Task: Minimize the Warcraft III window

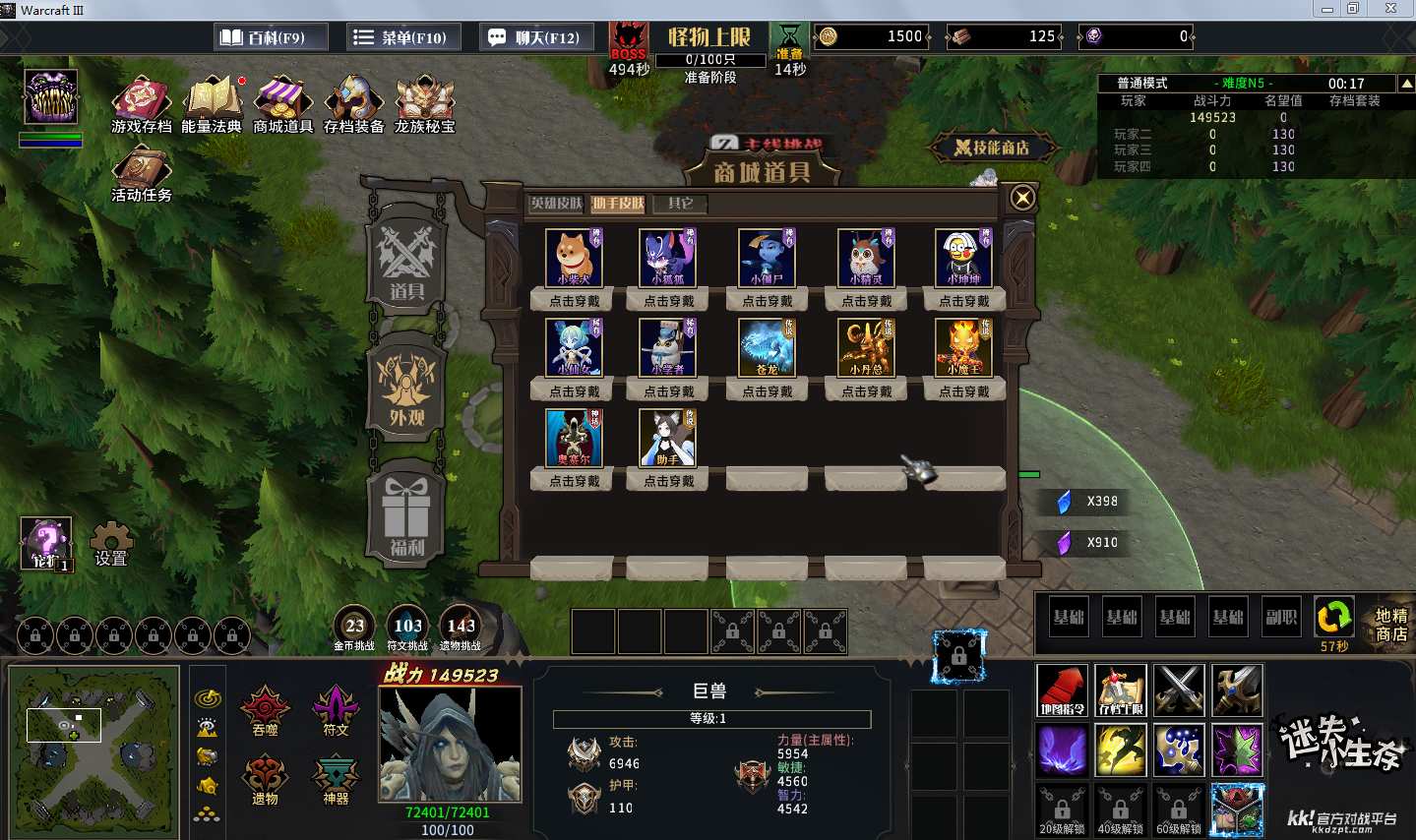Action: coord(1327,9)
